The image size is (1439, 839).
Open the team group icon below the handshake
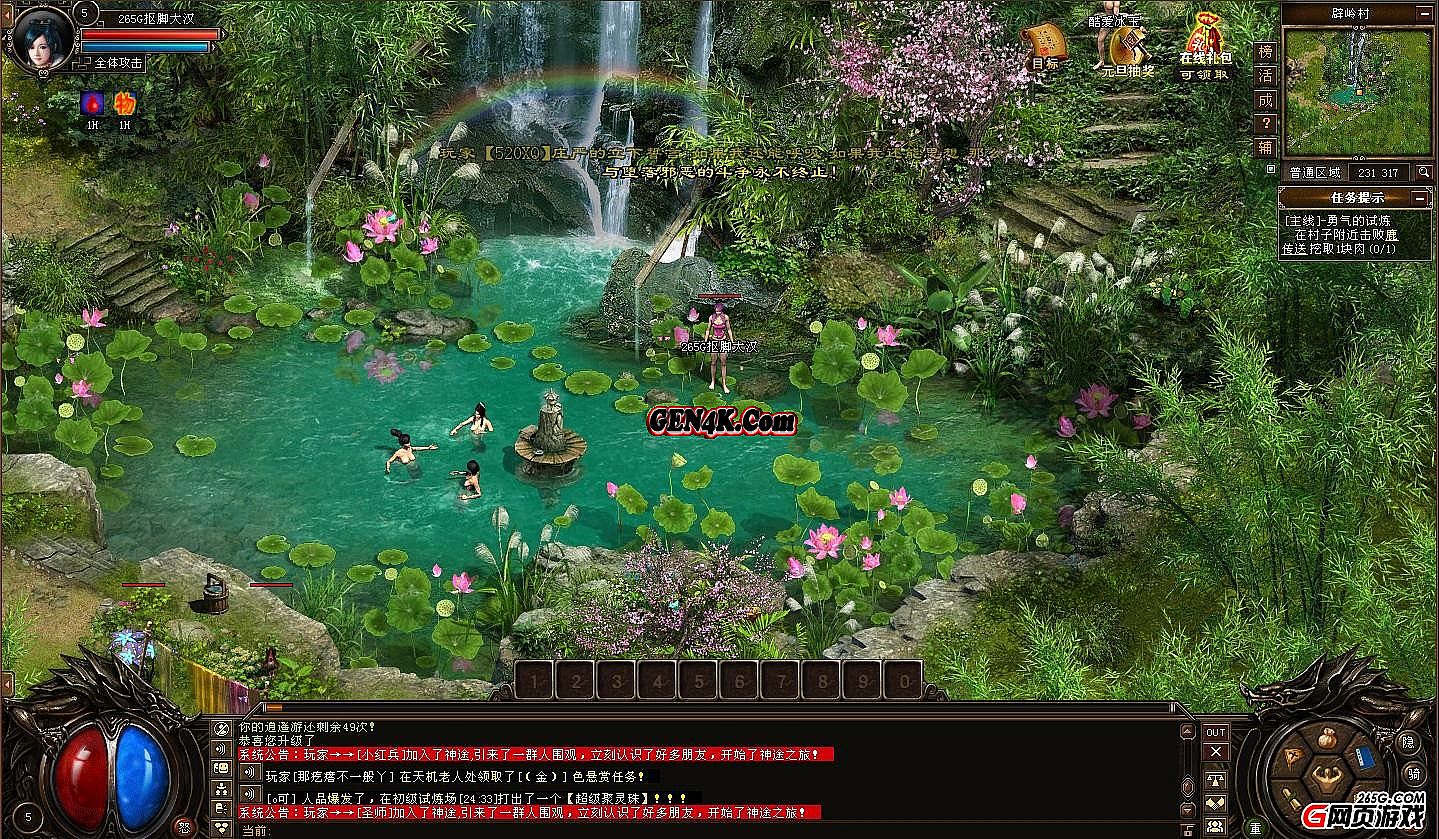click(1216, 824)
